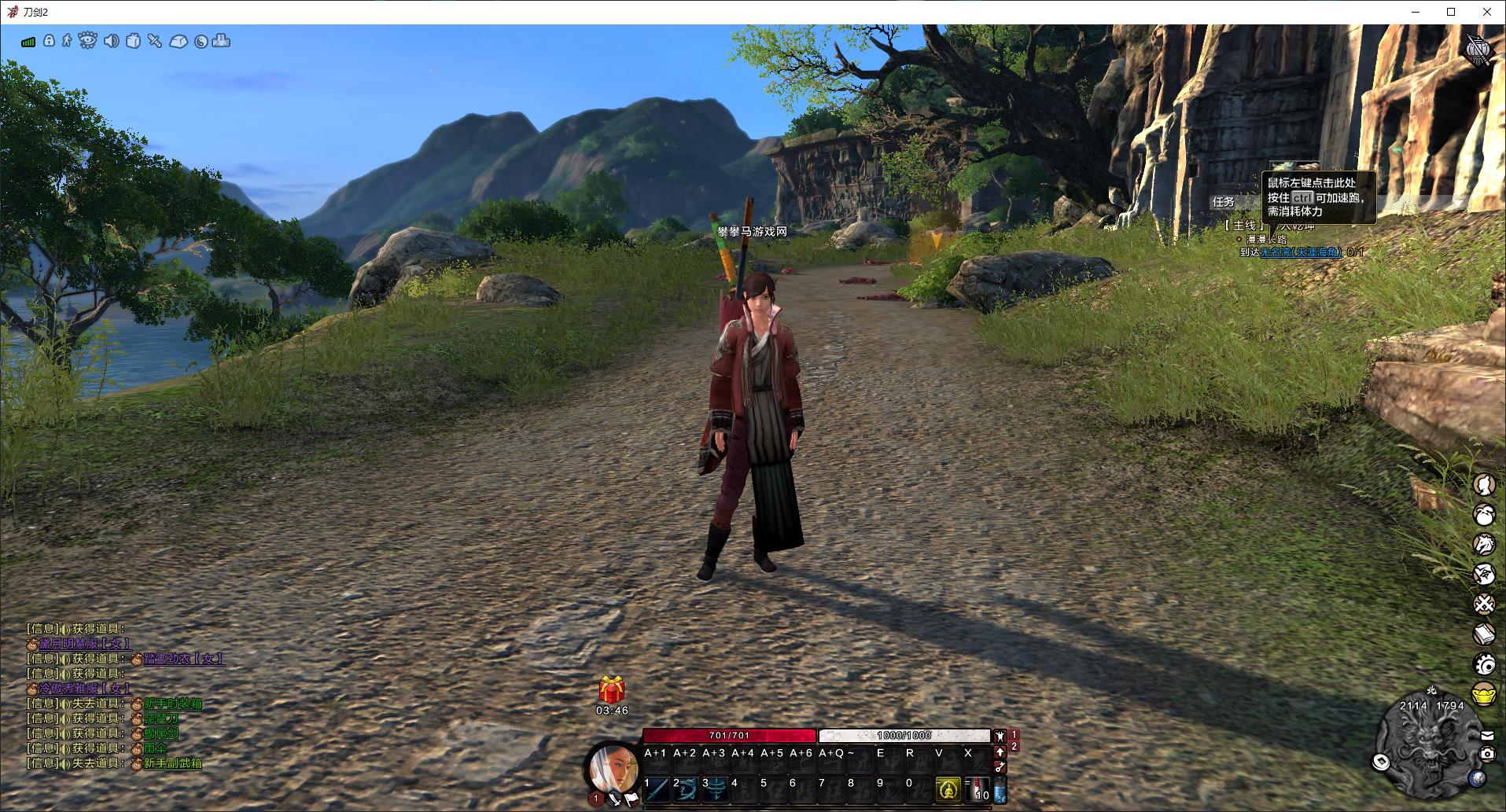The image size is (1506, 812).
Task: Trigger the whirlwind skill in slot 3
Action: (715, 787)
